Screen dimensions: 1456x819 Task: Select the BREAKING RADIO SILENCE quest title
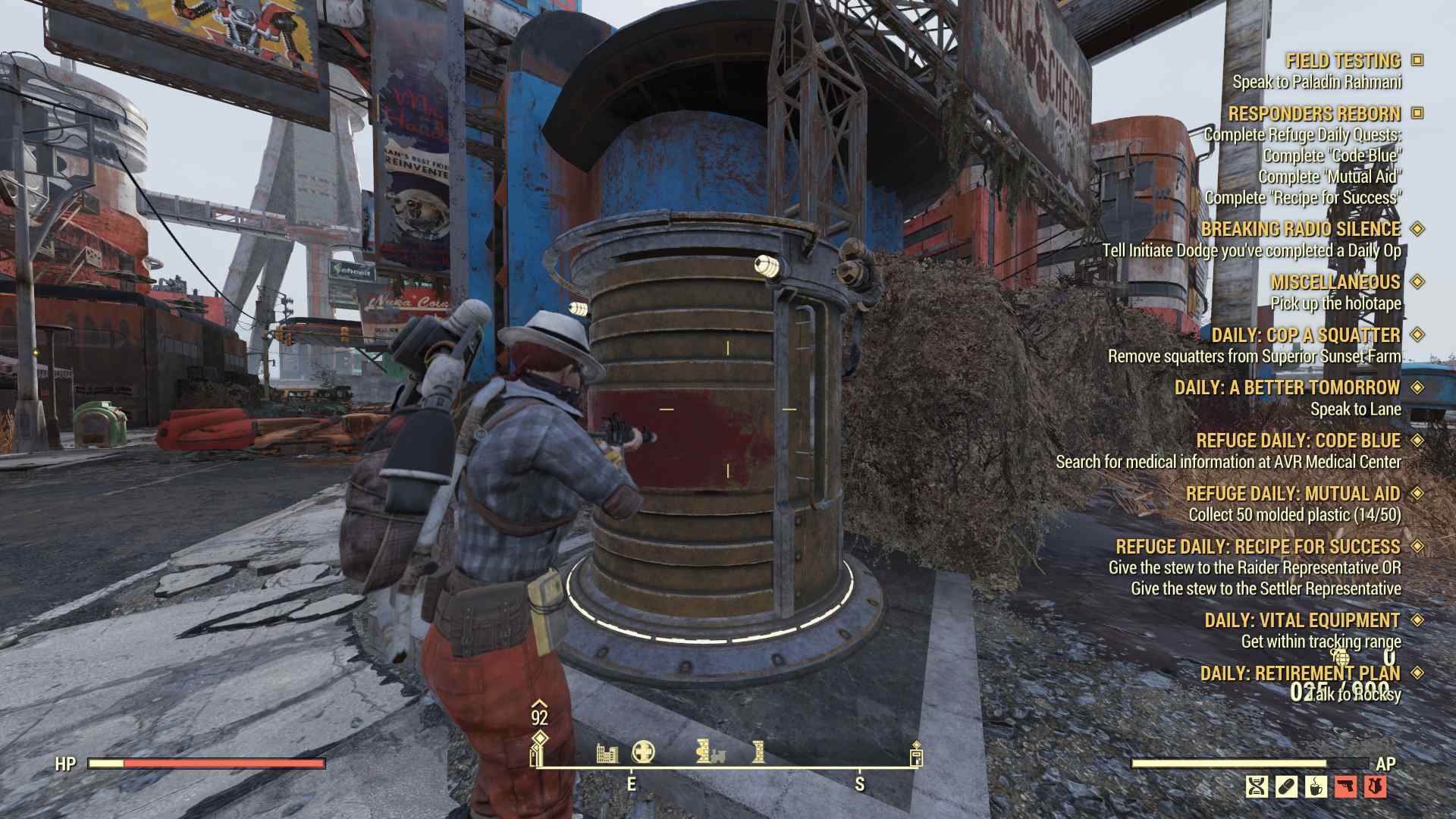tap(1301, 229)
